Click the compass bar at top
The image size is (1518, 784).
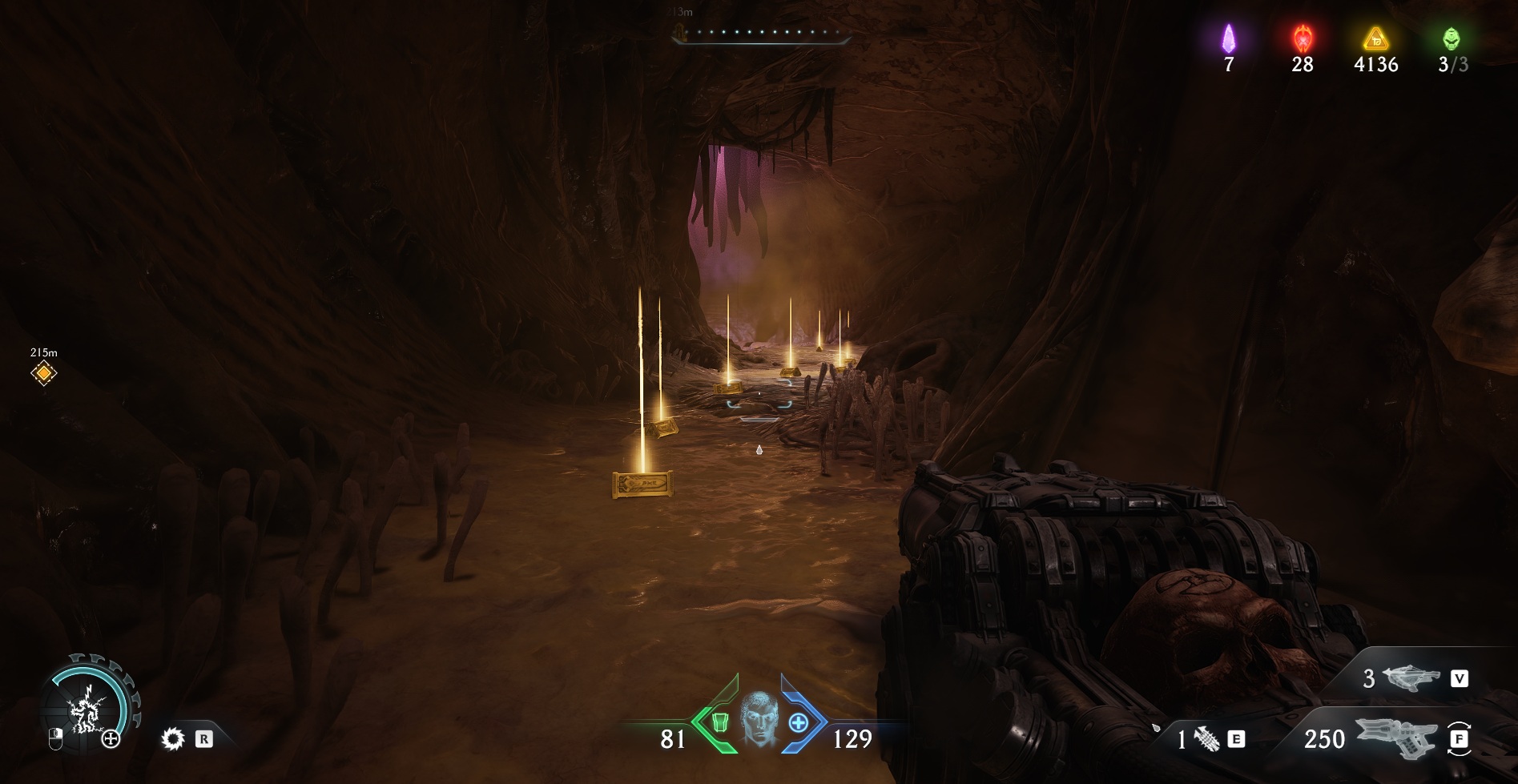[759, 33]
